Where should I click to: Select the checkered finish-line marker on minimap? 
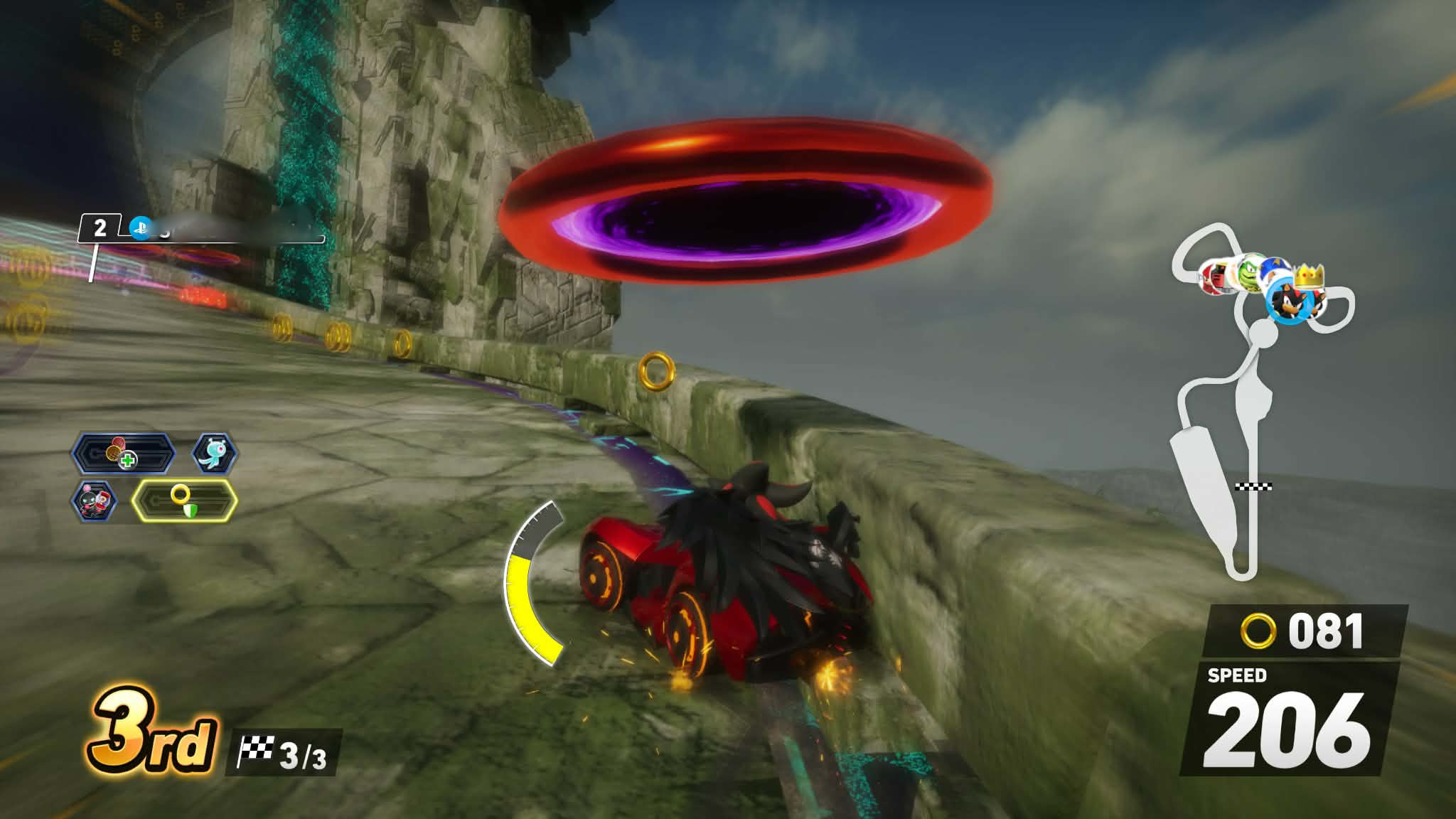point(1253,486)
